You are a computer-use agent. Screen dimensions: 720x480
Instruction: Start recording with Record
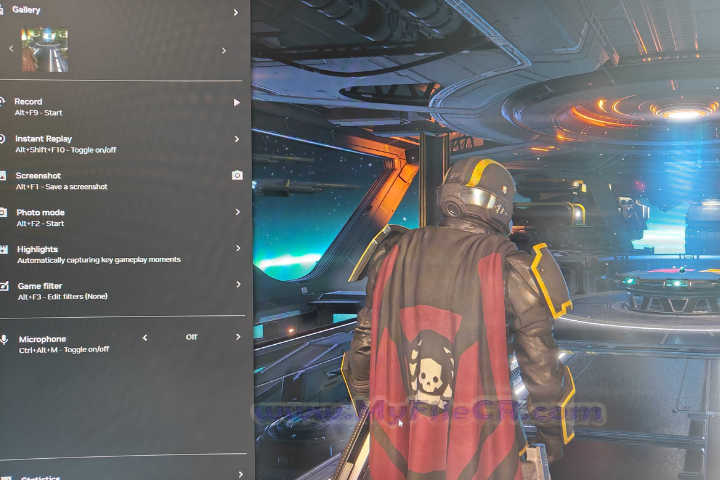(x=237, y=103)
